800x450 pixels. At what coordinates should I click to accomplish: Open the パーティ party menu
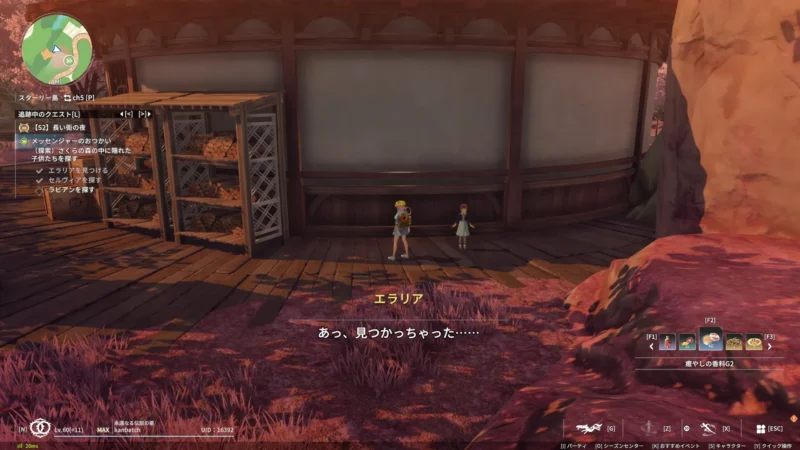click(x=576, y=445)
